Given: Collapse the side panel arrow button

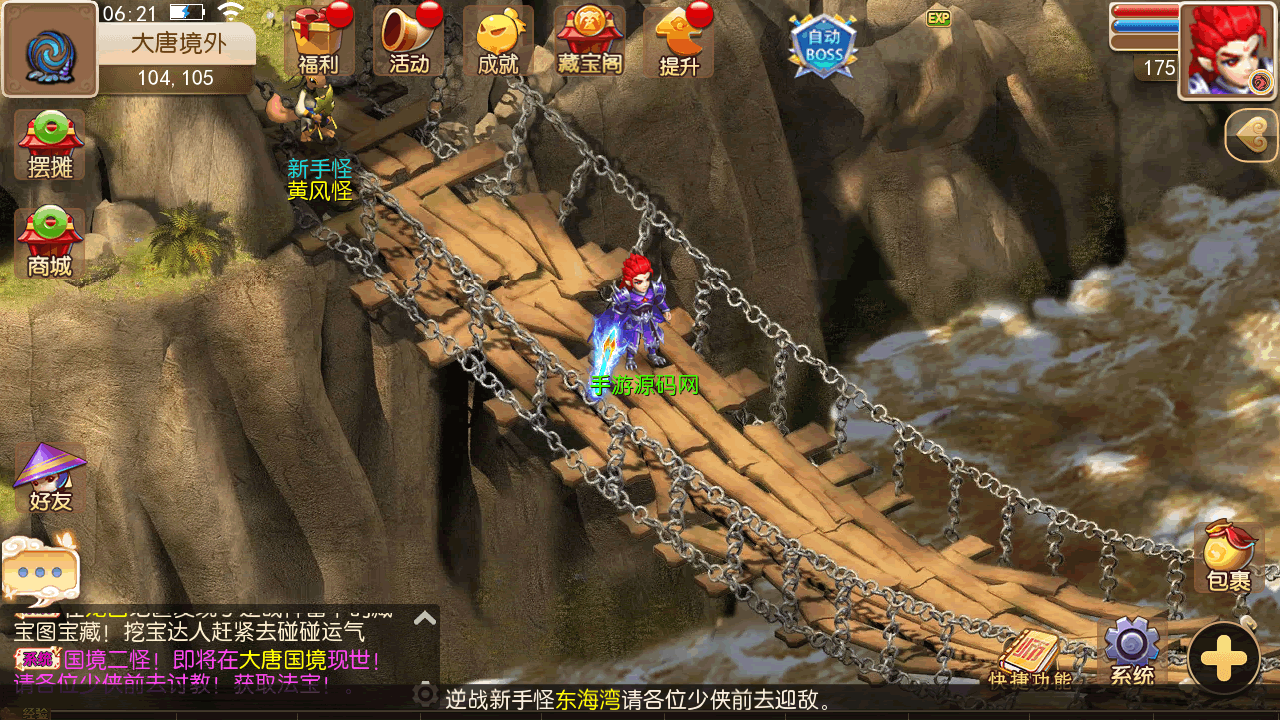Looking at the screenshot, I should [1252, 135].
